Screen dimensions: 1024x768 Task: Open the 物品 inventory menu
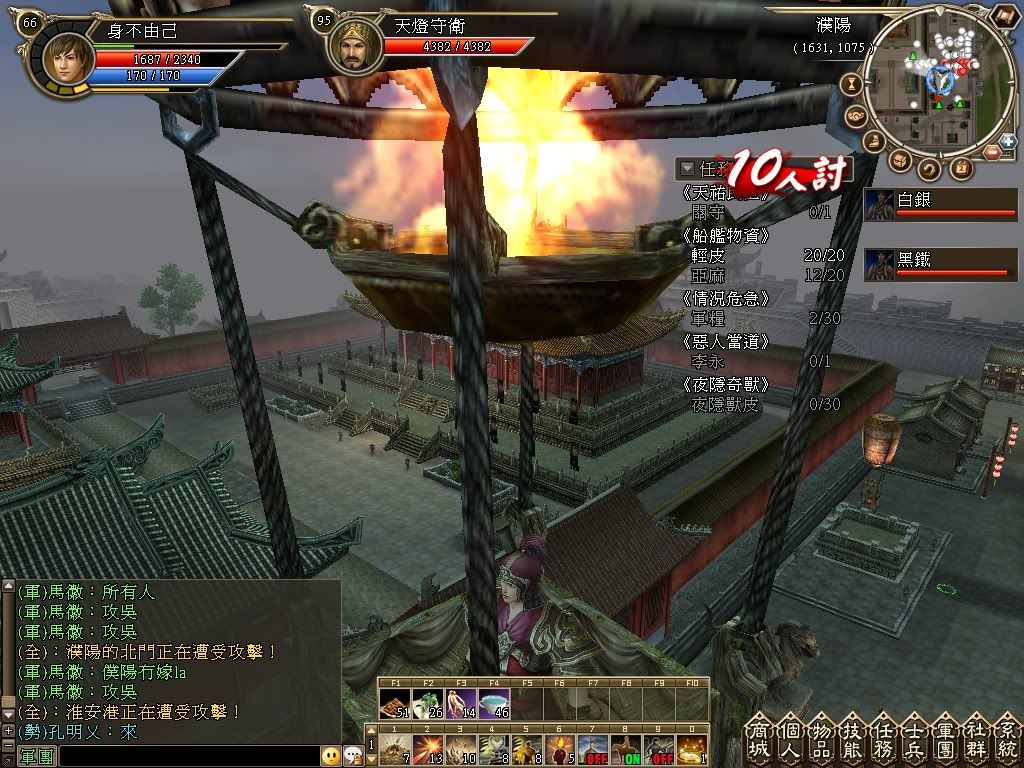point(822,743)
